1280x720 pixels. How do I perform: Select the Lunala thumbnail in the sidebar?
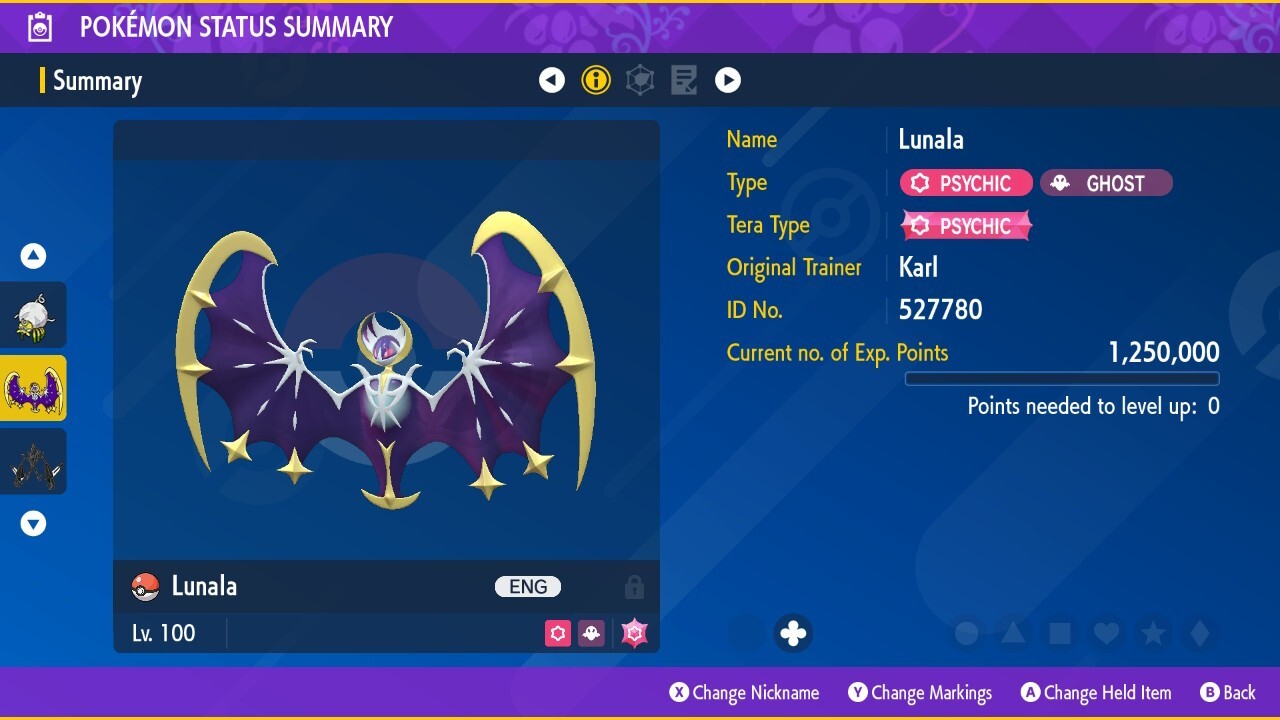tap(33, 388)
